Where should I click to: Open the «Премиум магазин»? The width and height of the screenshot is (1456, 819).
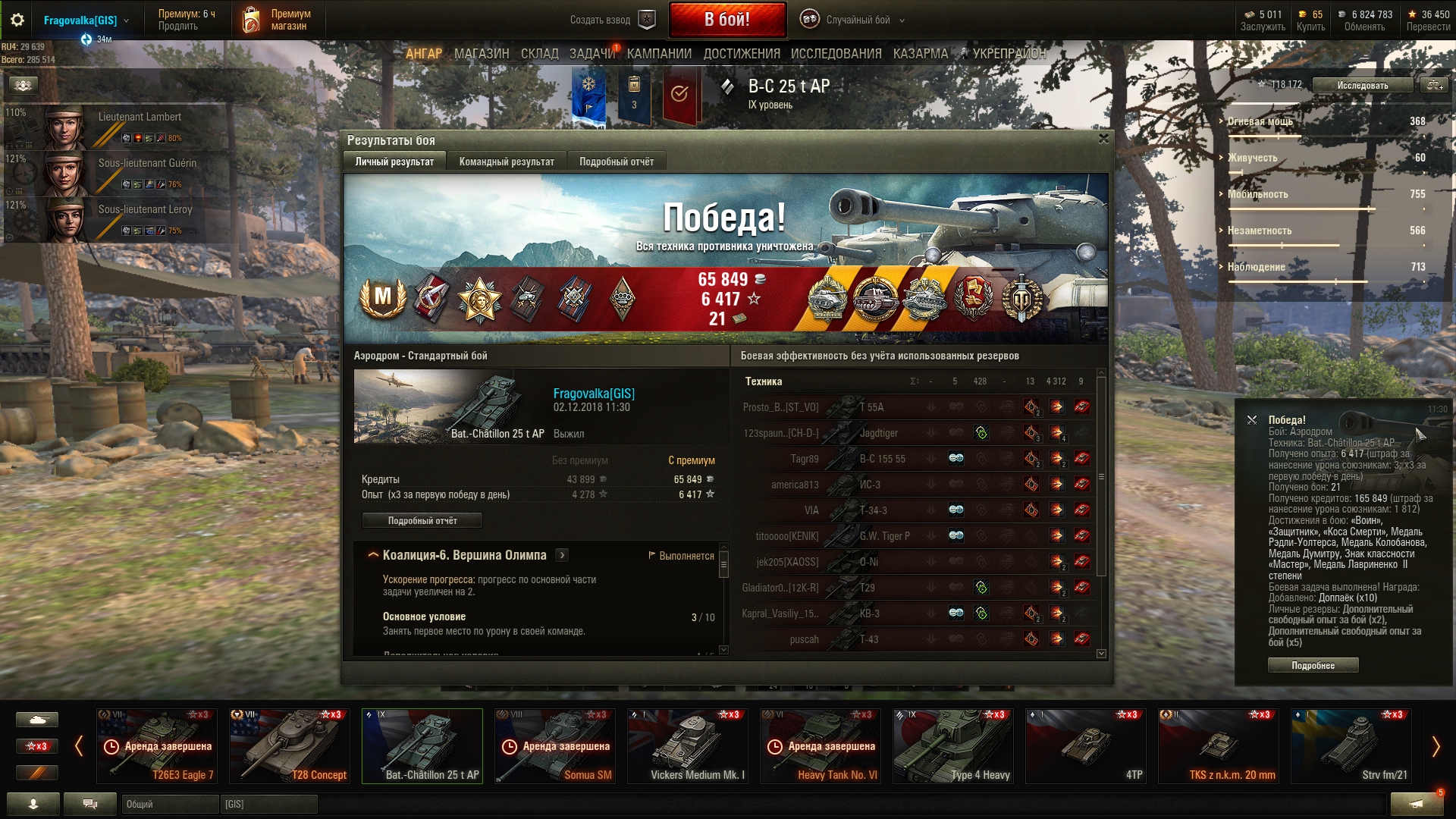277,20
